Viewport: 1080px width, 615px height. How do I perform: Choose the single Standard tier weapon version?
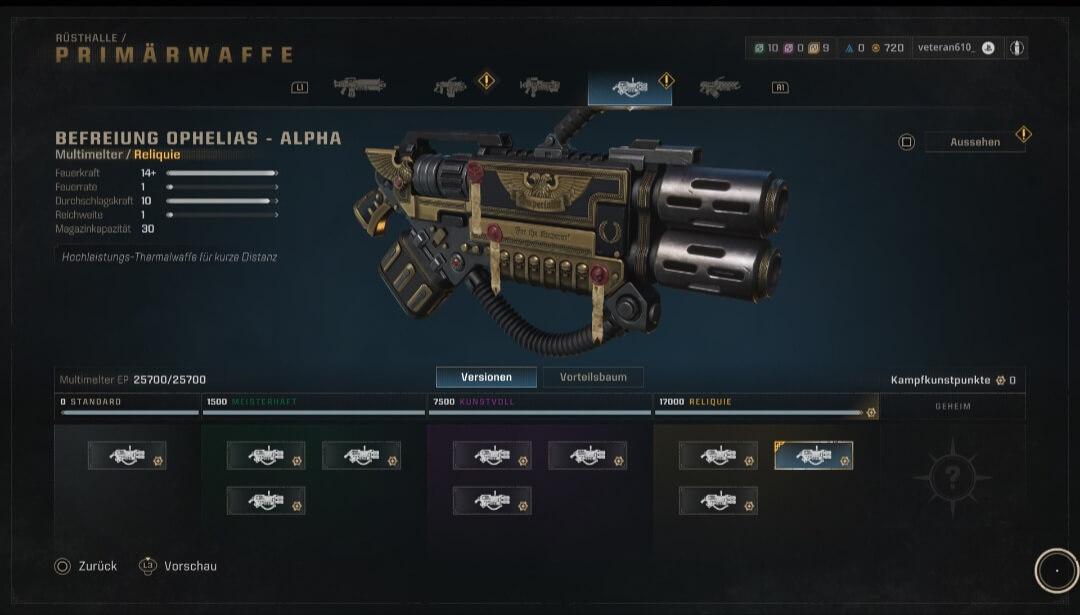tap(127, 456)
